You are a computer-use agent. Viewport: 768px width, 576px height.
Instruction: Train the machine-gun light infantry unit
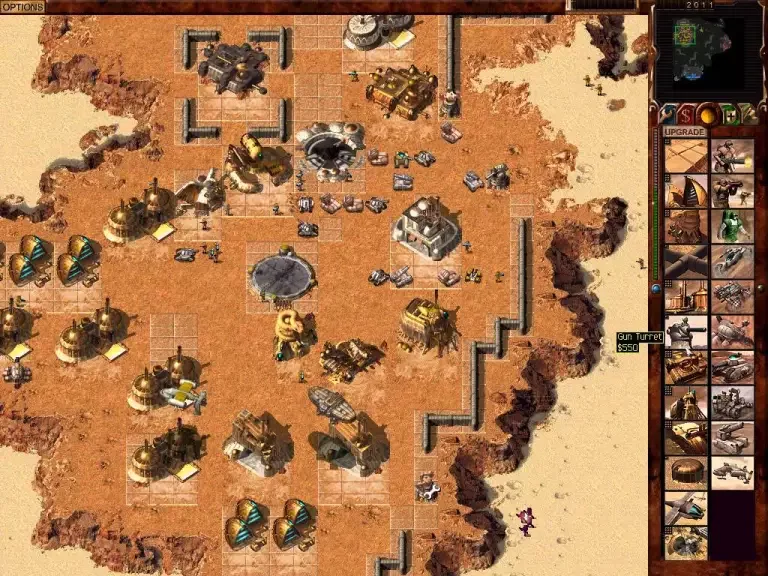point(731,155)
